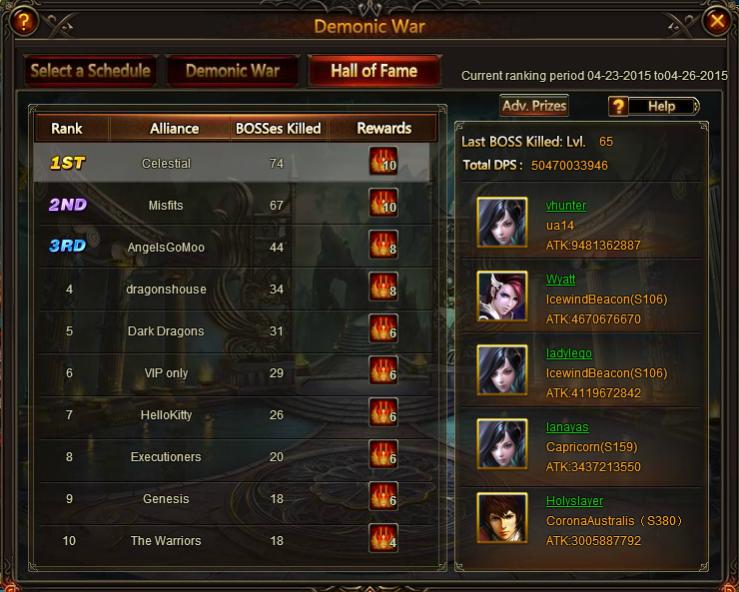The image size is (739, 592).
Task: Close the Demonic War window
Action: [x=716, y=21]
